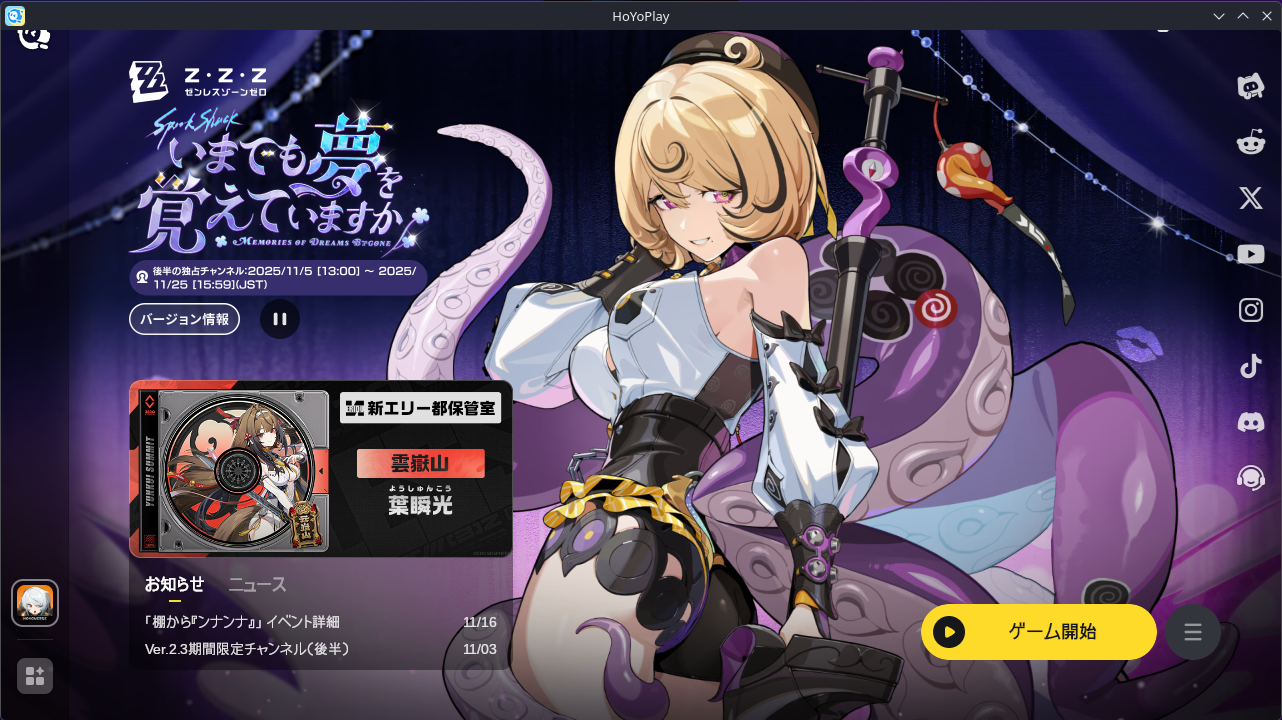Join Discord via the sidebar icon
The height and width of the screenshot is (720, 1282).
pos(1250,422)
